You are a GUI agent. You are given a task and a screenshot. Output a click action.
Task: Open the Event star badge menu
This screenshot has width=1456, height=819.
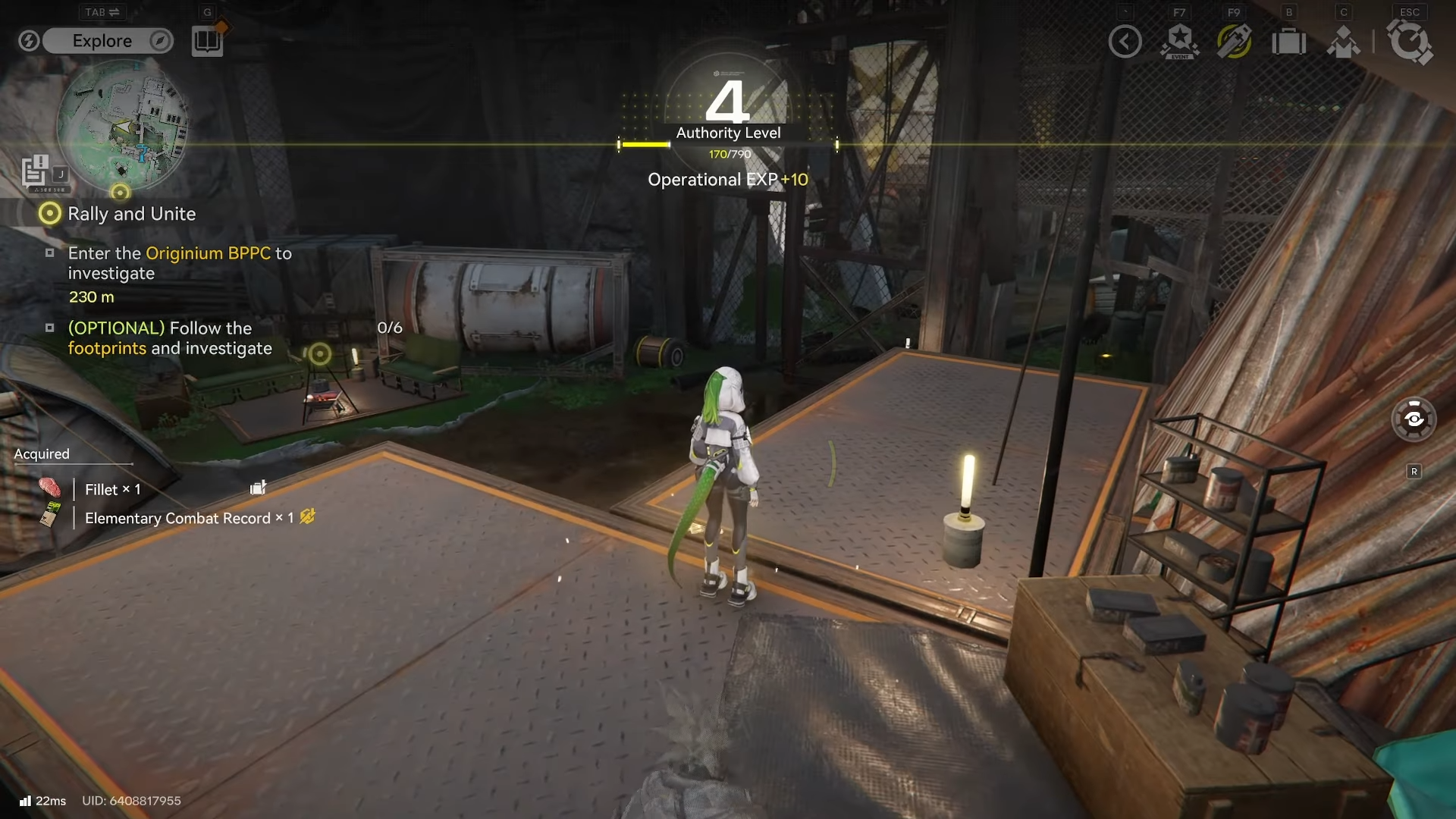(x=1179, y=42)
